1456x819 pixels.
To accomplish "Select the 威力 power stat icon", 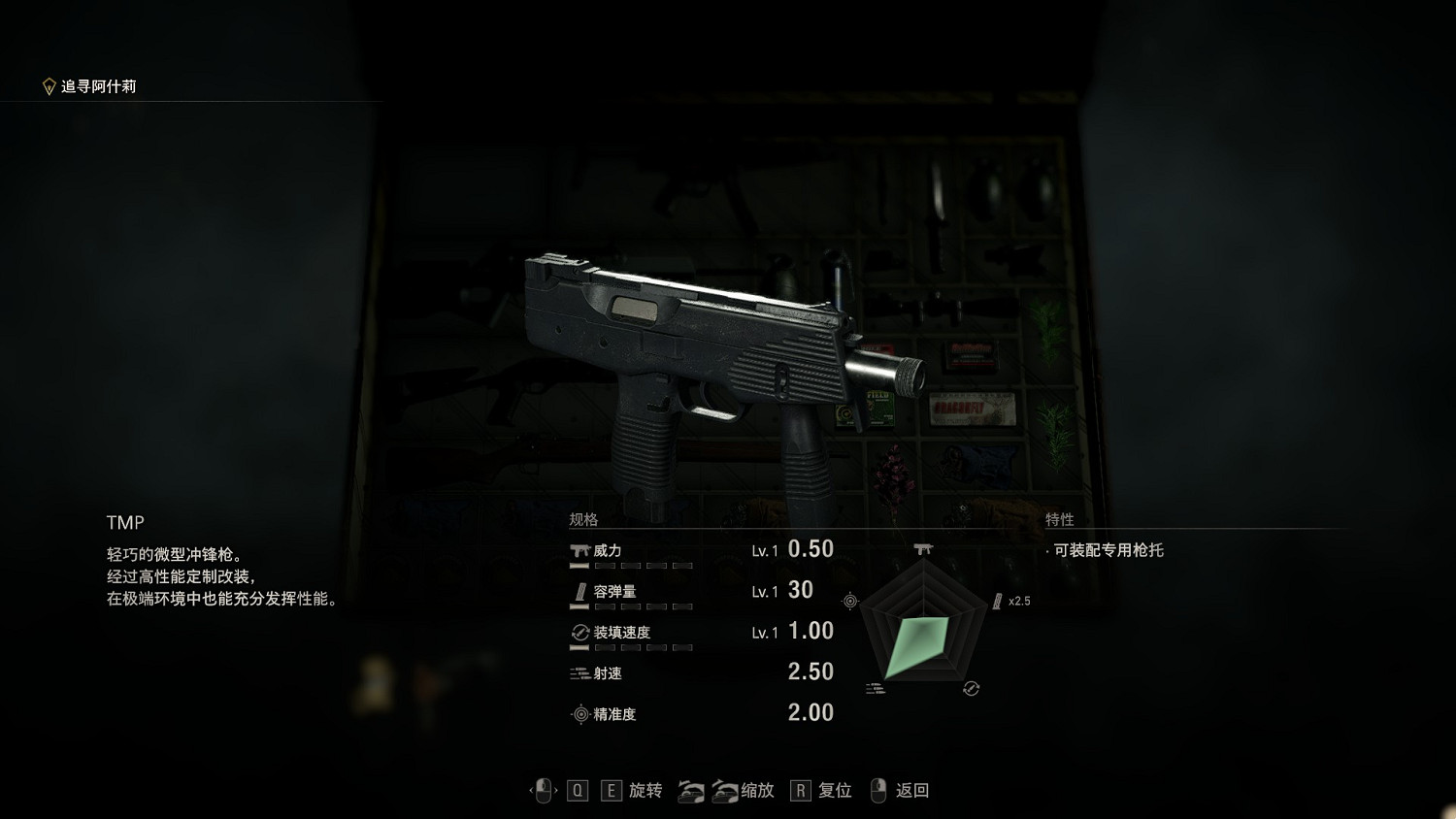I will pos(578,549).
